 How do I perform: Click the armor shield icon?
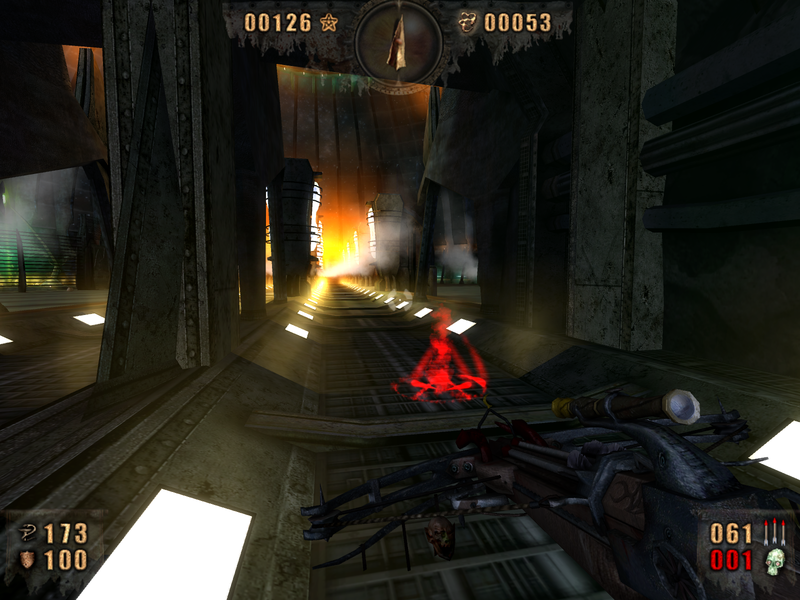28,561
